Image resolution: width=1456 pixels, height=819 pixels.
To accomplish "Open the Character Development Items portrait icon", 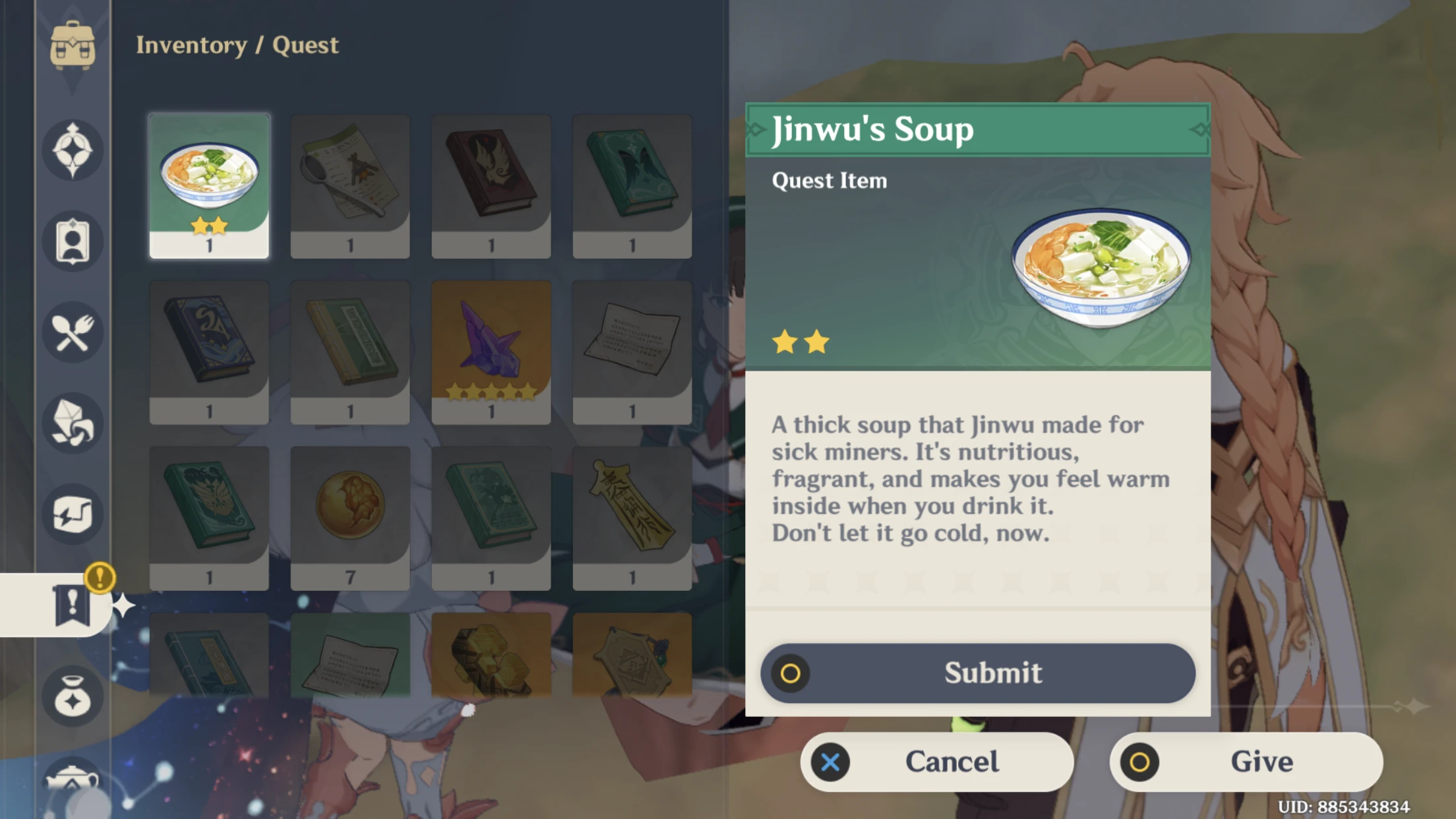I will 73,242.
